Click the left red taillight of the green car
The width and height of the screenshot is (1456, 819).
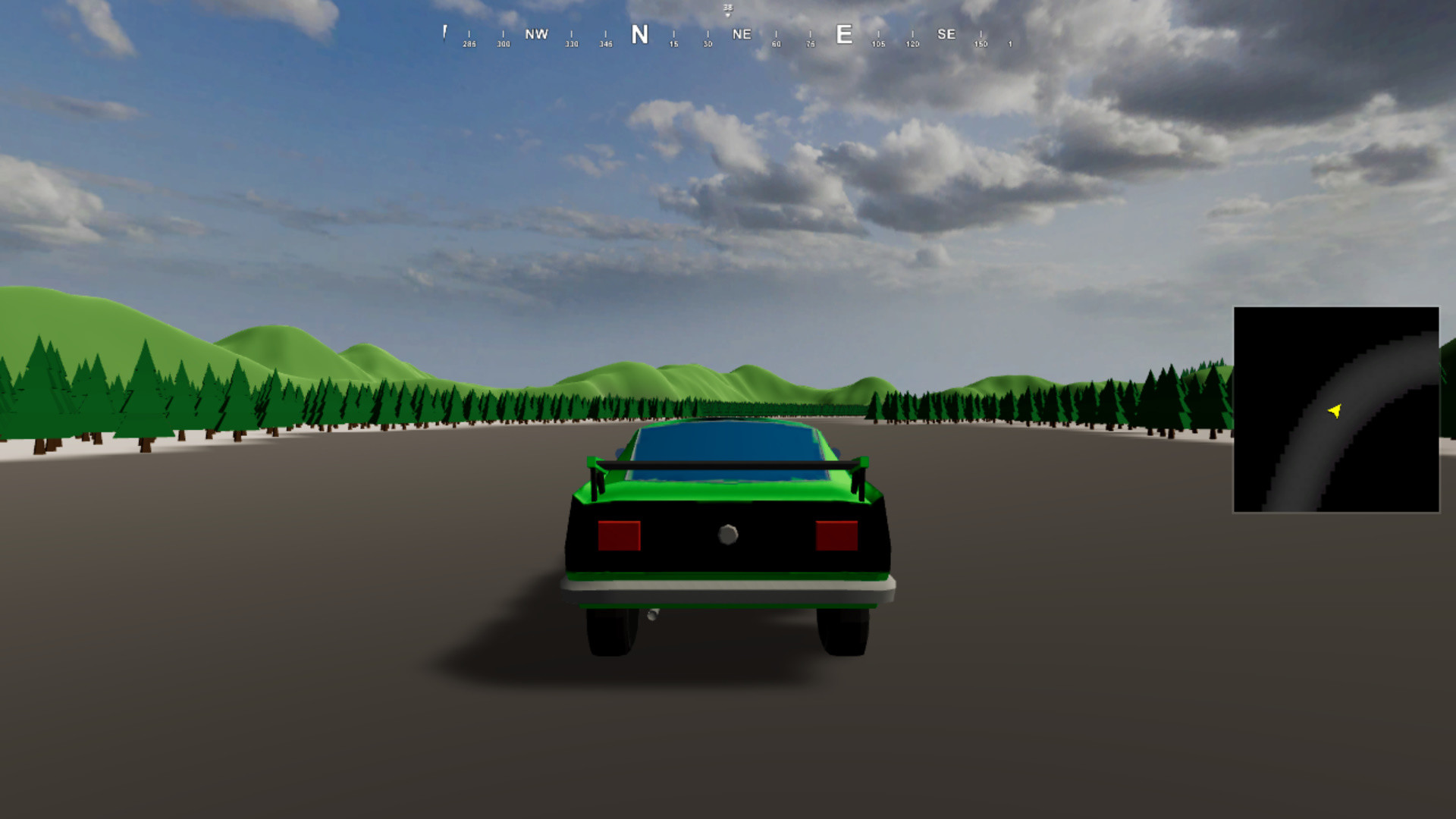(x=620, y=536)
